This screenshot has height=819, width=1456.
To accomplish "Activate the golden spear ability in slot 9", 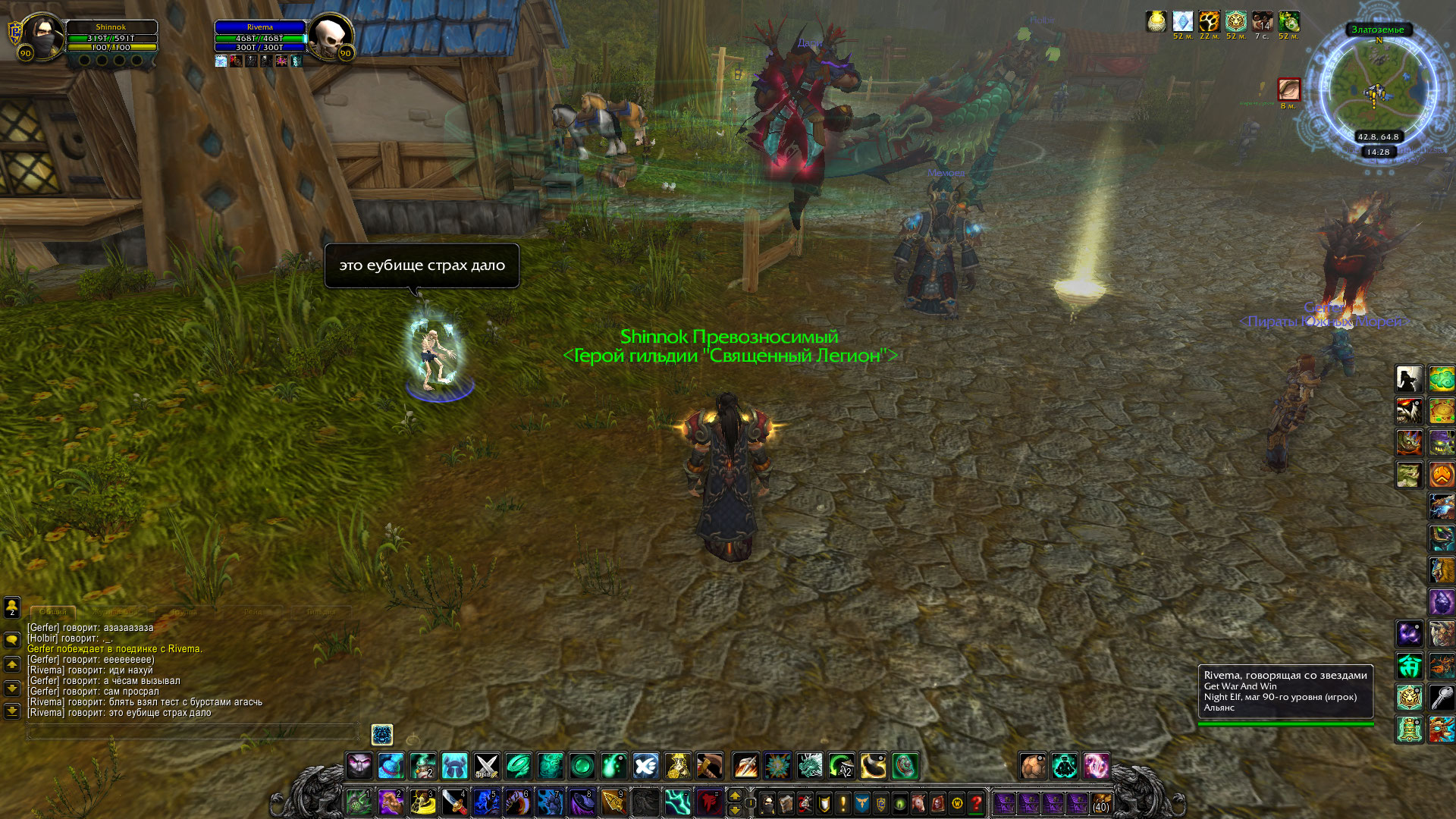I will [x=613, y=802].
